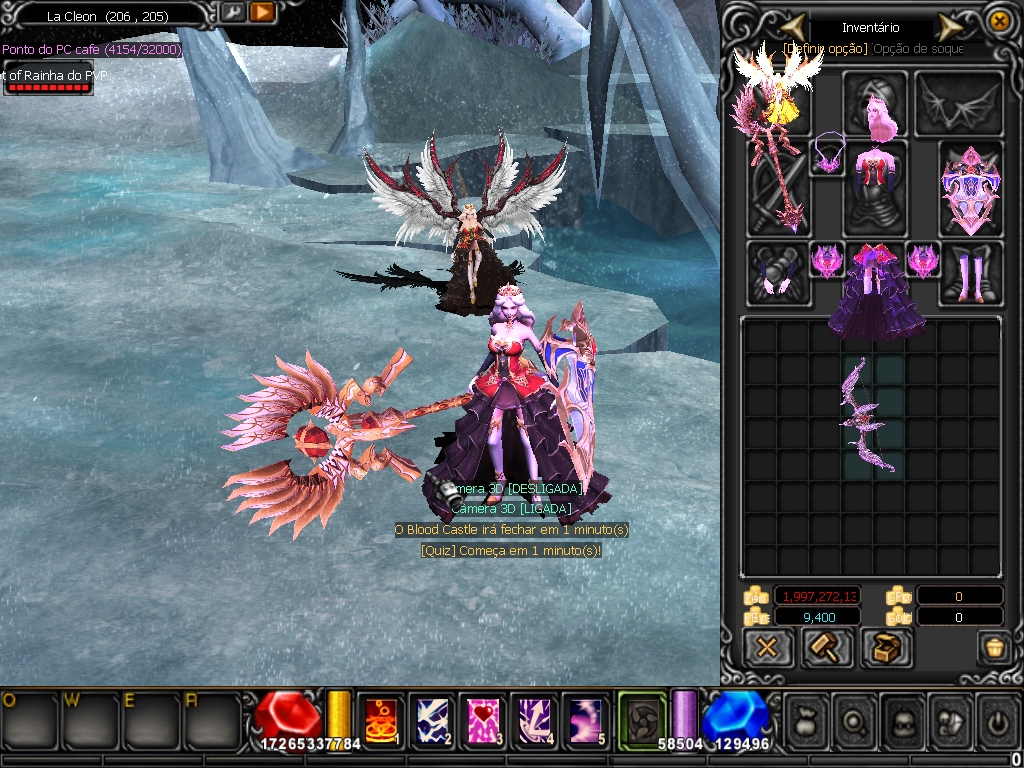Image resolution: width=1024 pixels, height=768 pixels.
Task: Open the hammer repair button
Action: 828,648
